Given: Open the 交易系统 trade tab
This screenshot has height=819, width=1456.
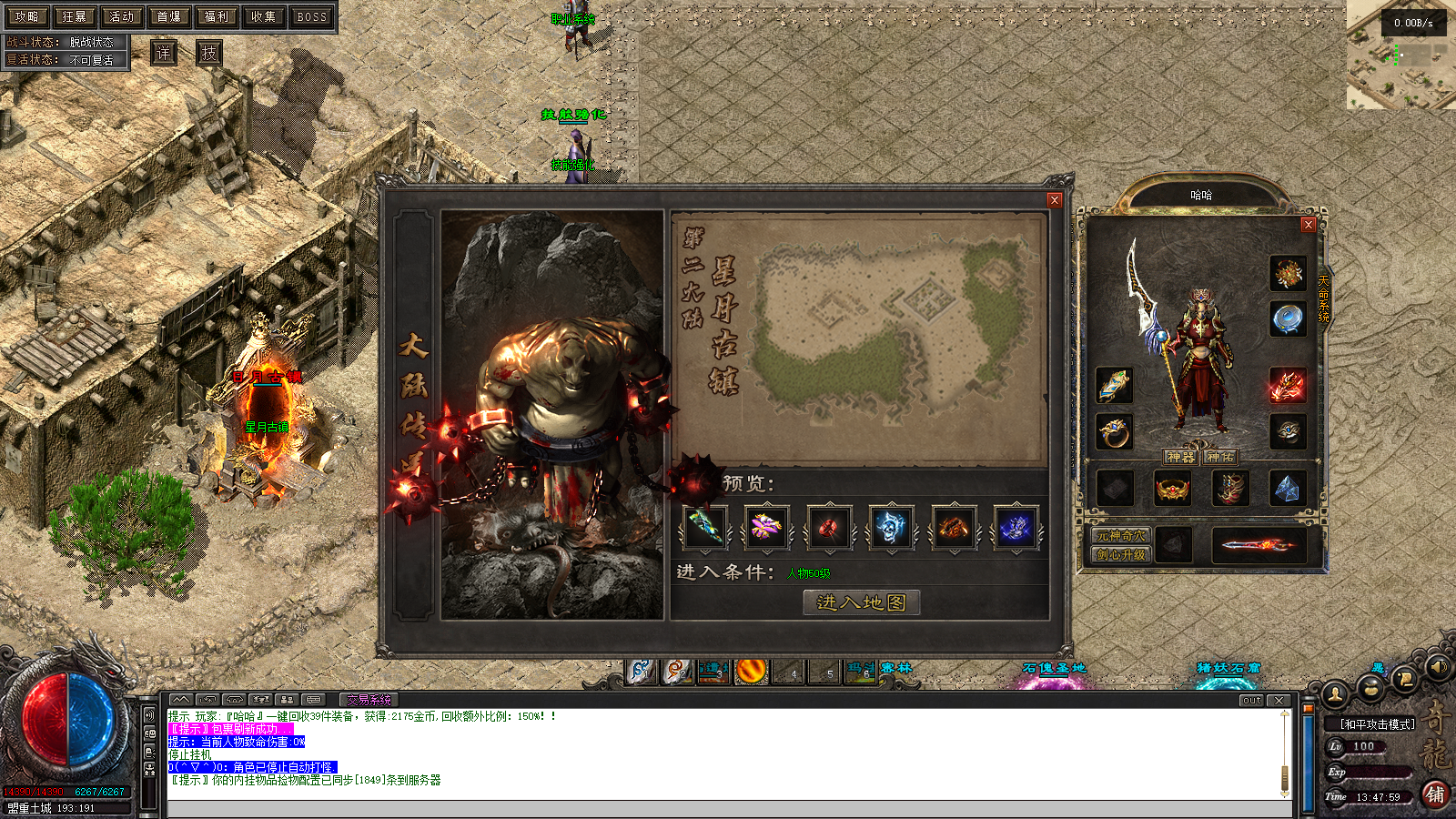Looking at the screenshot, I should pyautogui.click(x=369, y=700).
